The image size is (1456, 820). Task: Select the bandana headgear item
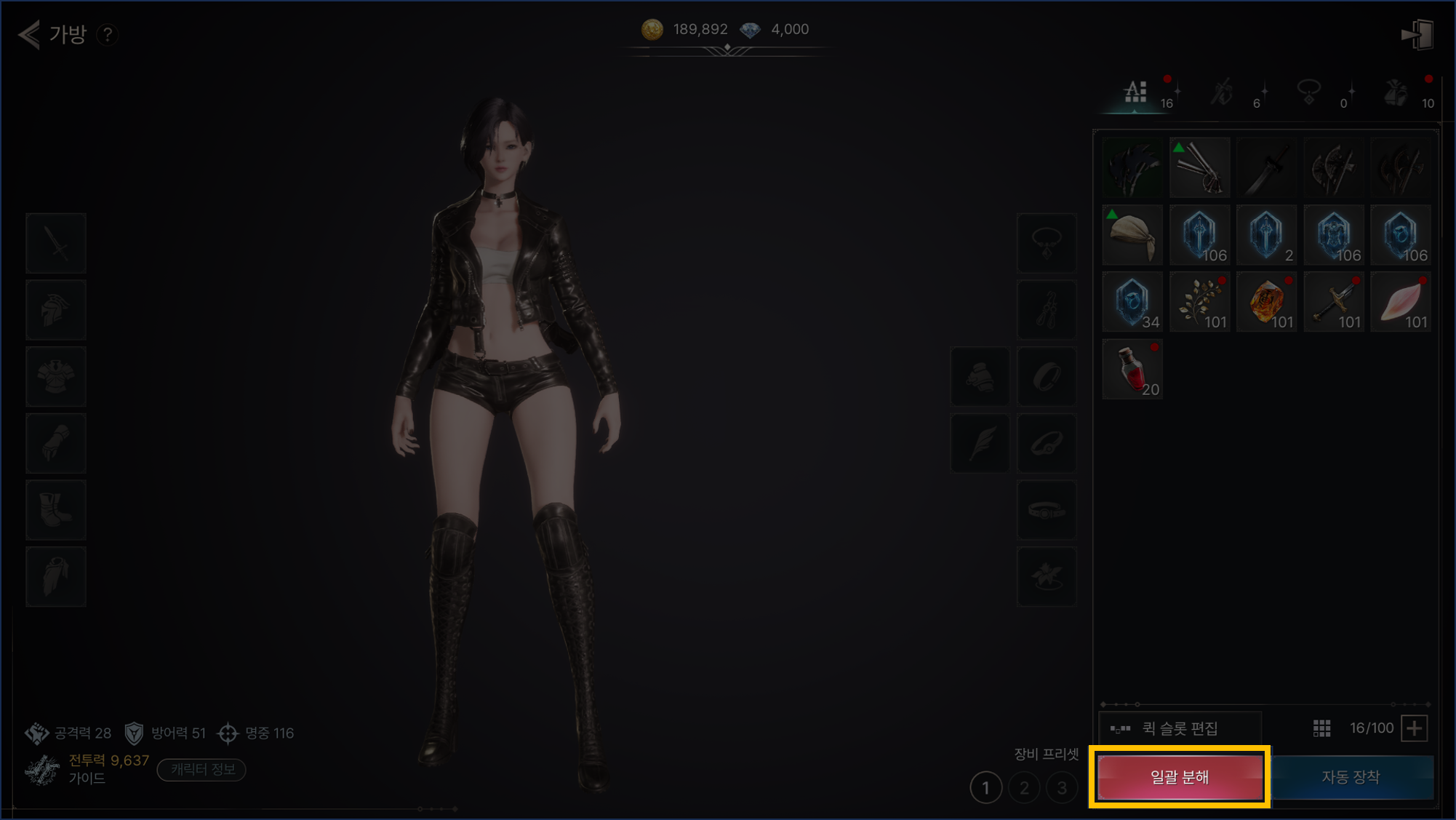[1132, 235]
